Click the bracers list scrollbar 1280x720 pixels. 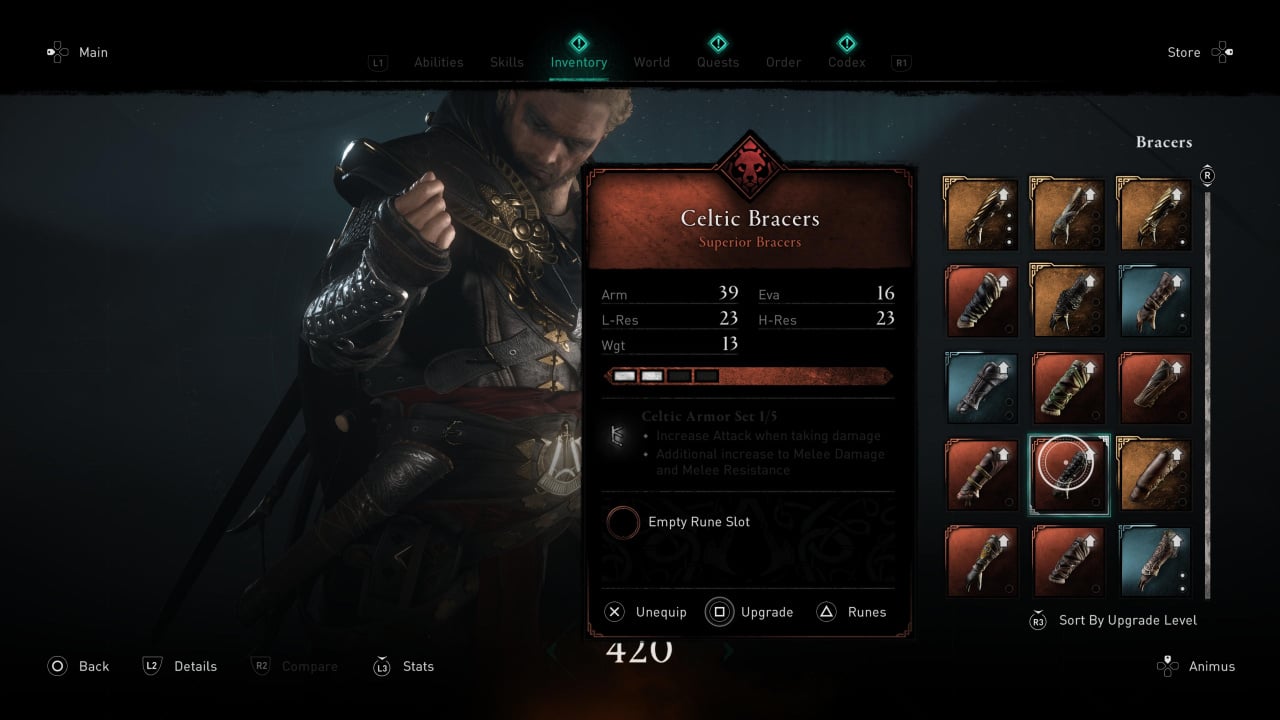coord(1207,390)
